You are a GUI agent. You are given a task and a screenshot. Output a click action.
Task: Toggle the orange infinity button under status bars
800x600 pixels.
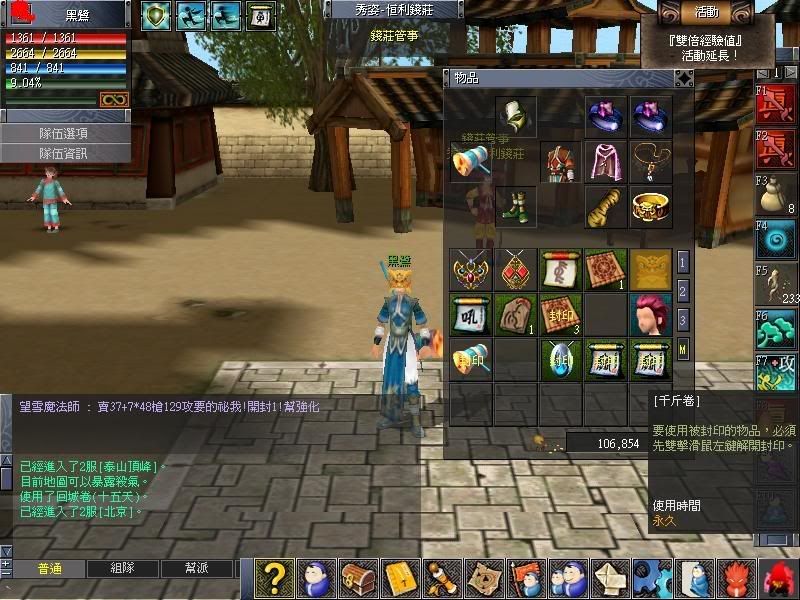click(x=114, y=99)
